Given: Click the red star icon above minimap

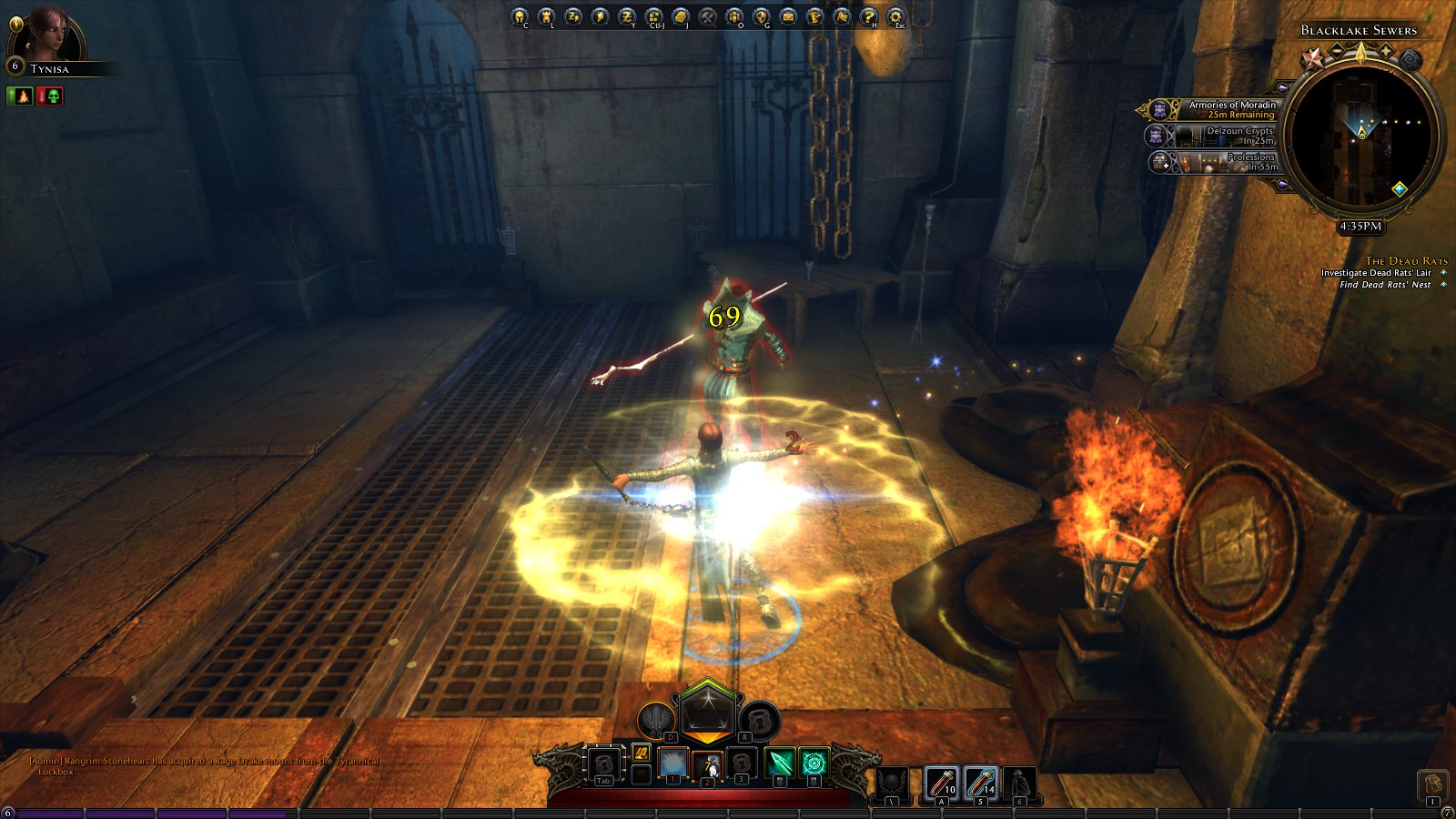Looking at the screenshot, I should point(1311,59).
